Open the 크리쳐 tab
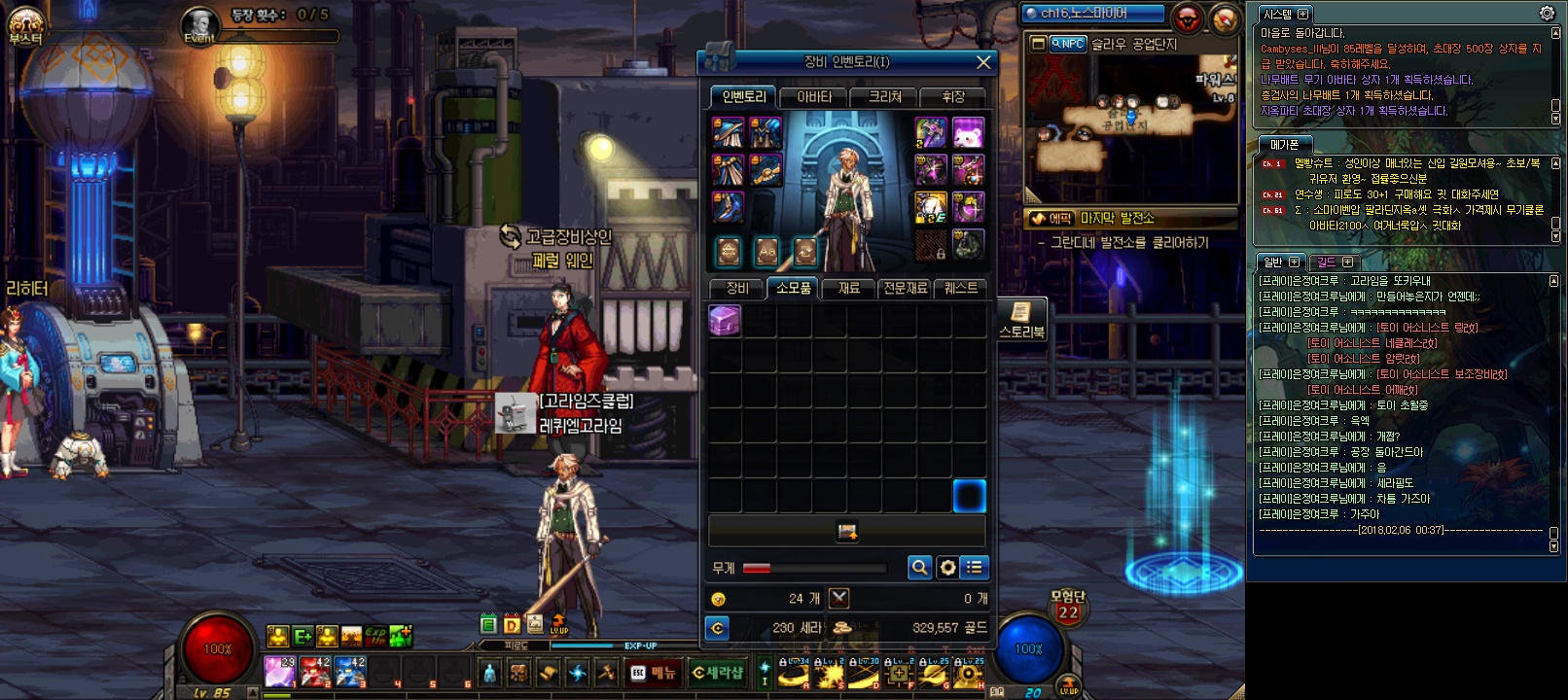Screen dimensions: 1568x700 [885, 97]
